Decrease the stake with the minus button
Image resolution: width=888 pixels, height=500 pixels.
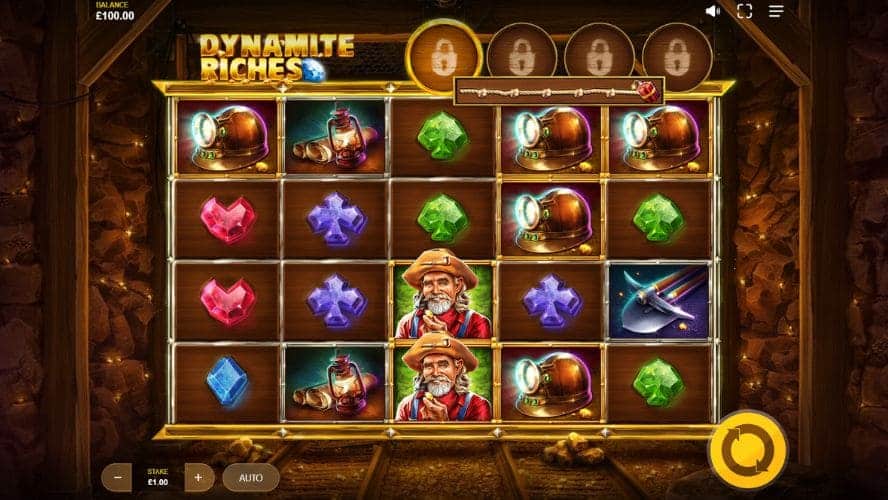pyautogui.click(x=117, y=477)
